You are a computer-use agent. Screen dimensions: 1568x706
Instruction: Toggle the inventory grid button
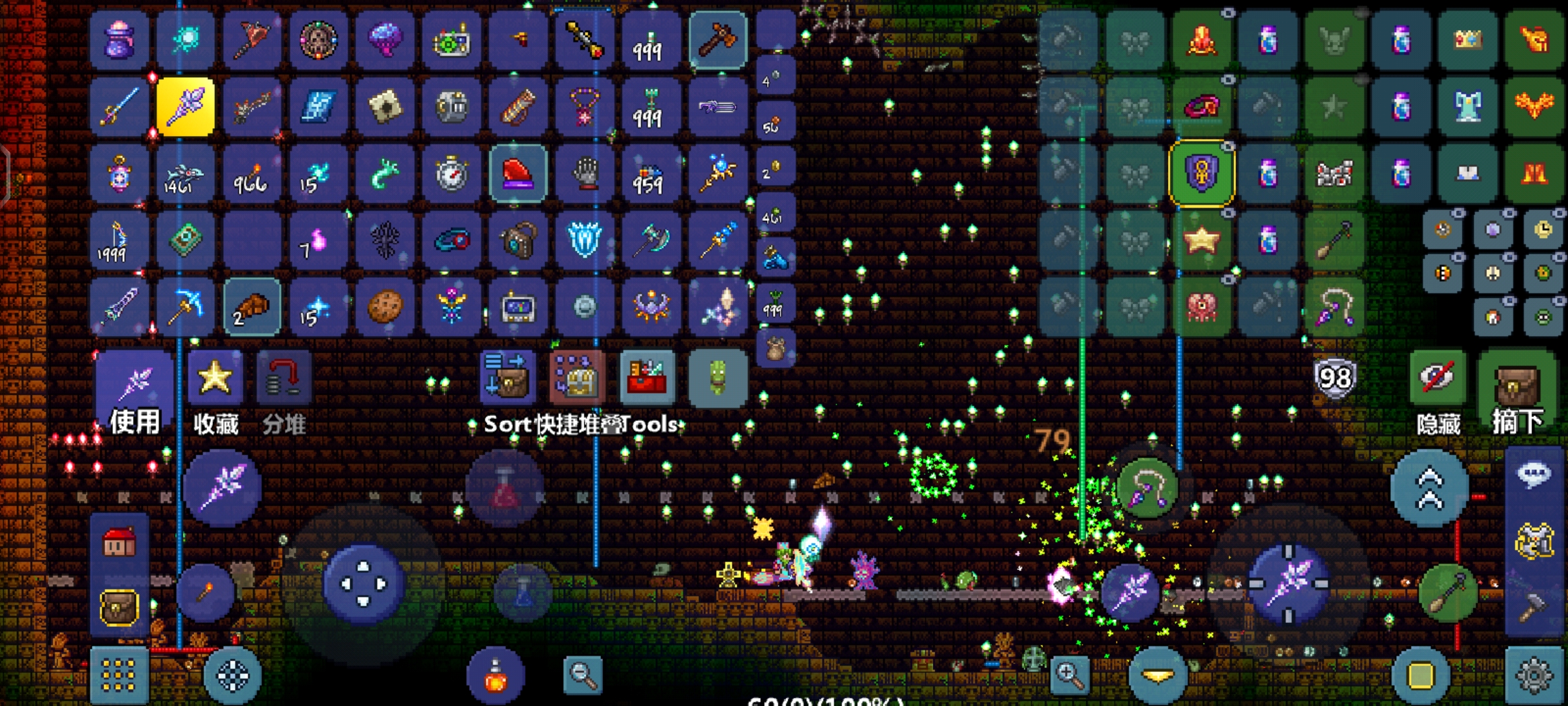tap(119, 675)
